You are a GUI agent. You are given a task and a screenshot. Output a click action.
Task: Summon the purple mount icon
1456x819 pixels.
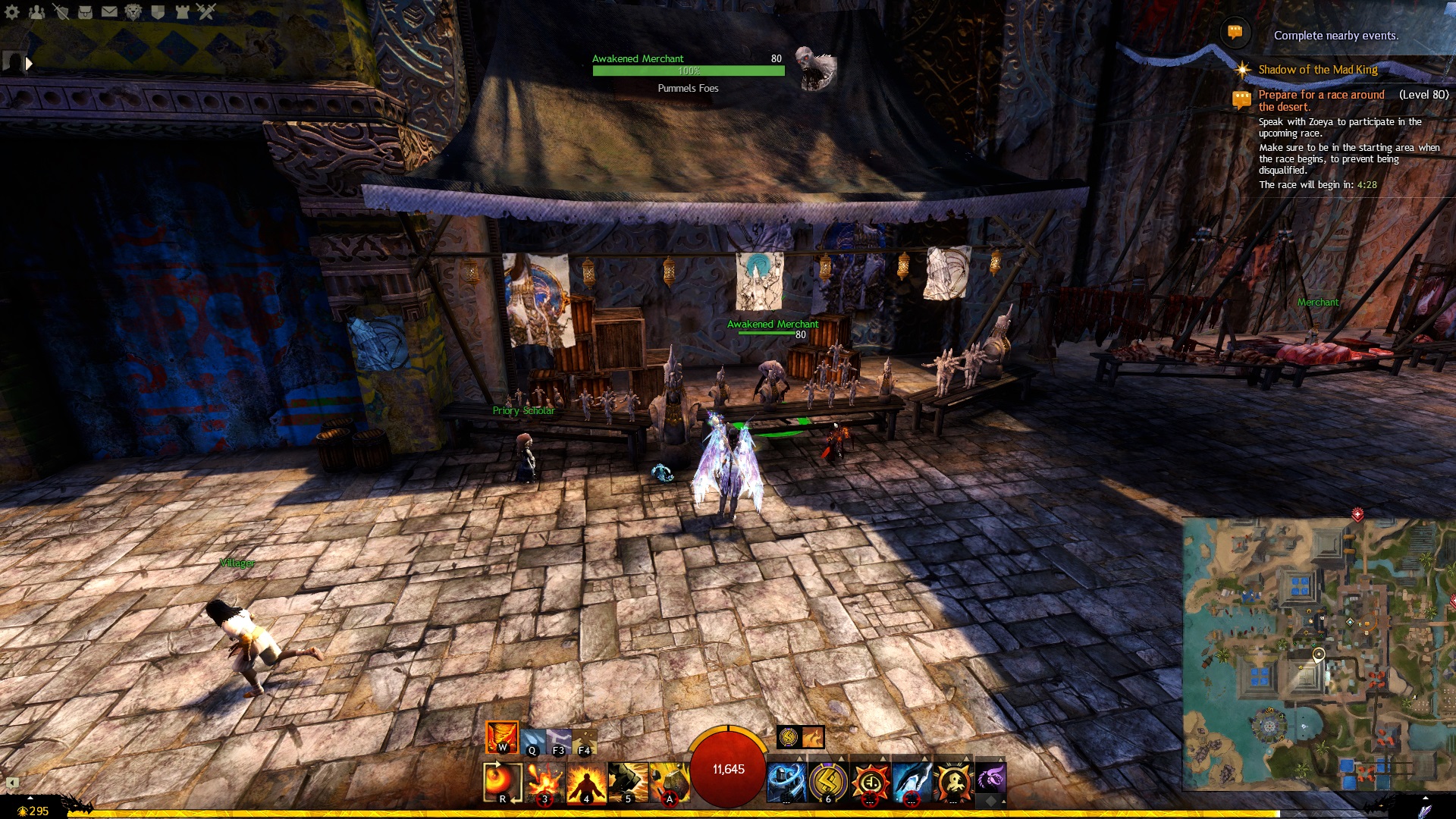tap(990, 778)
